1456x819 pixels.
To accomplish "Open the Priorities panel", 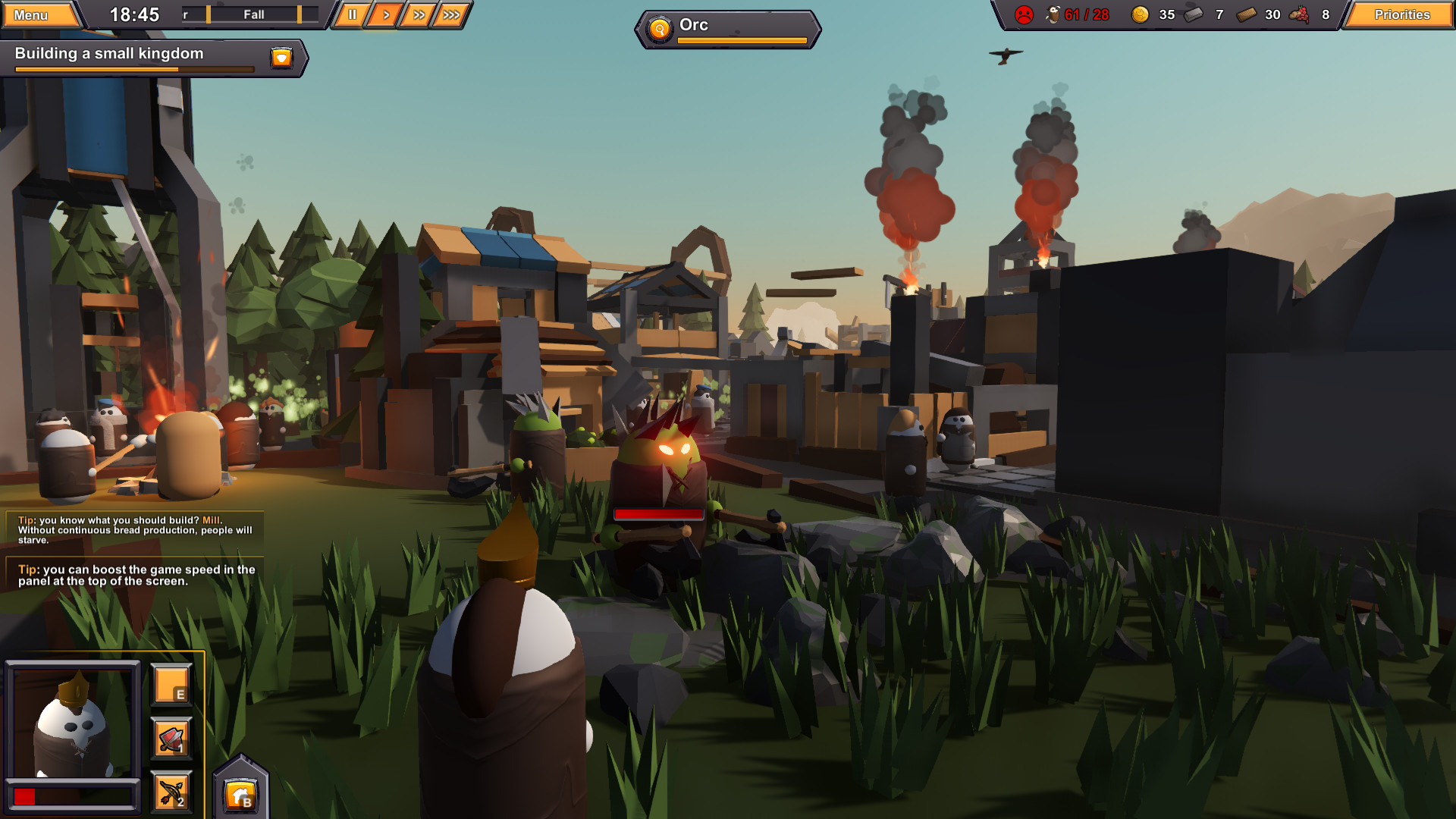I will (1401, 14).
